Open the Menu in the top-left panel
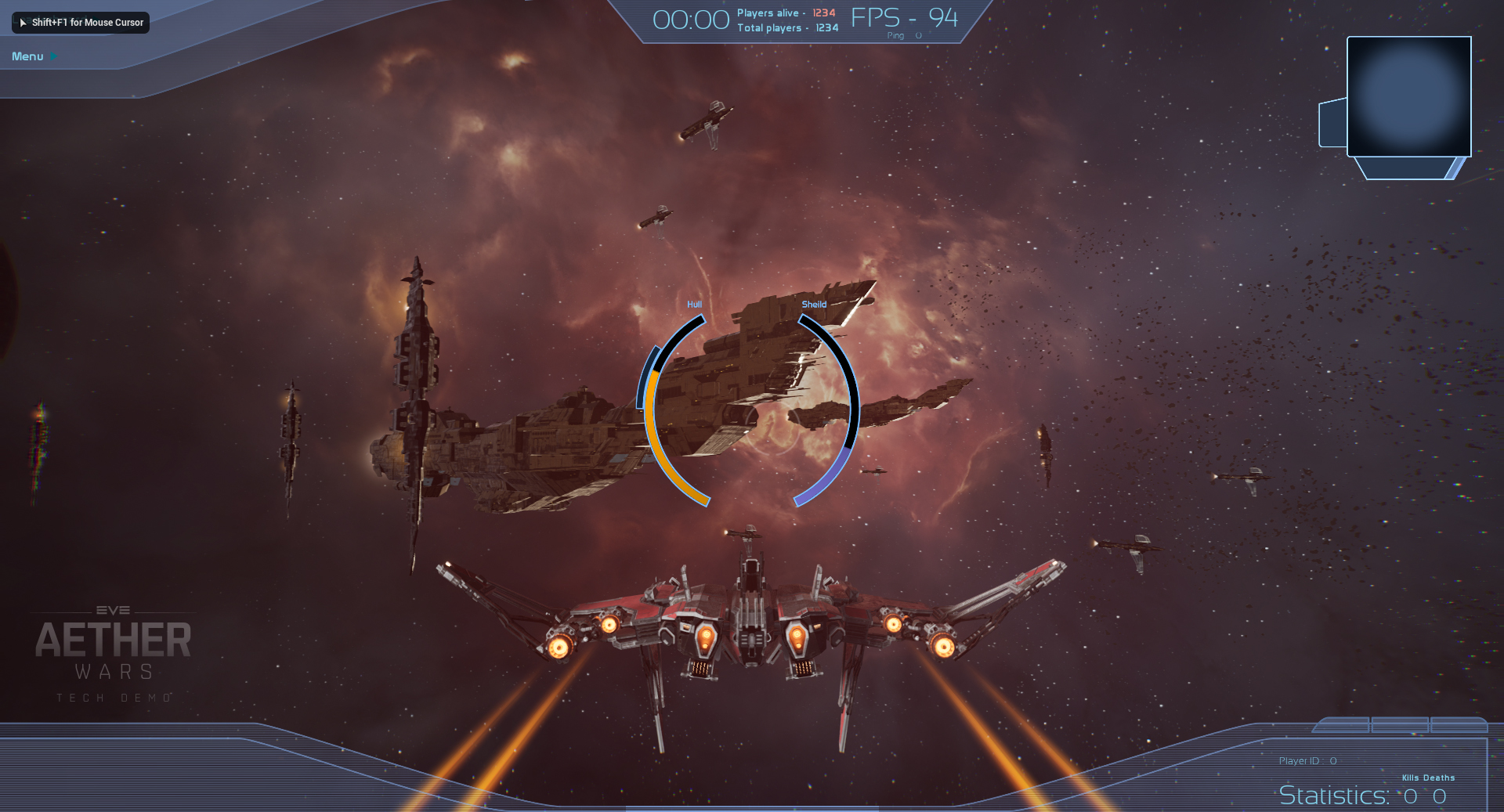Screen dimensions: 1504x812 point(28,56)
